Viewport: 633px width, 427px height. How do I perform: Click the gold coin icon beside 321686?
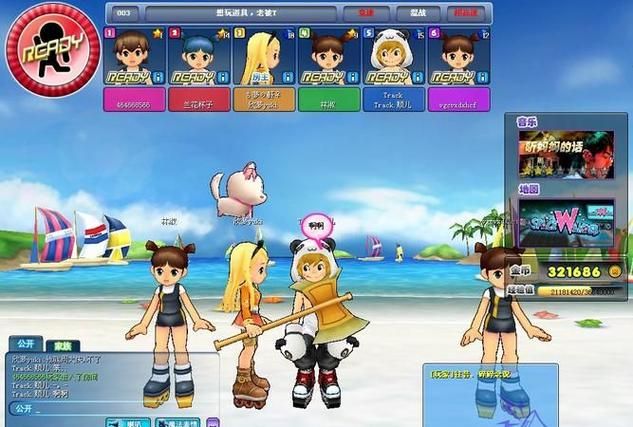point(614,271)
